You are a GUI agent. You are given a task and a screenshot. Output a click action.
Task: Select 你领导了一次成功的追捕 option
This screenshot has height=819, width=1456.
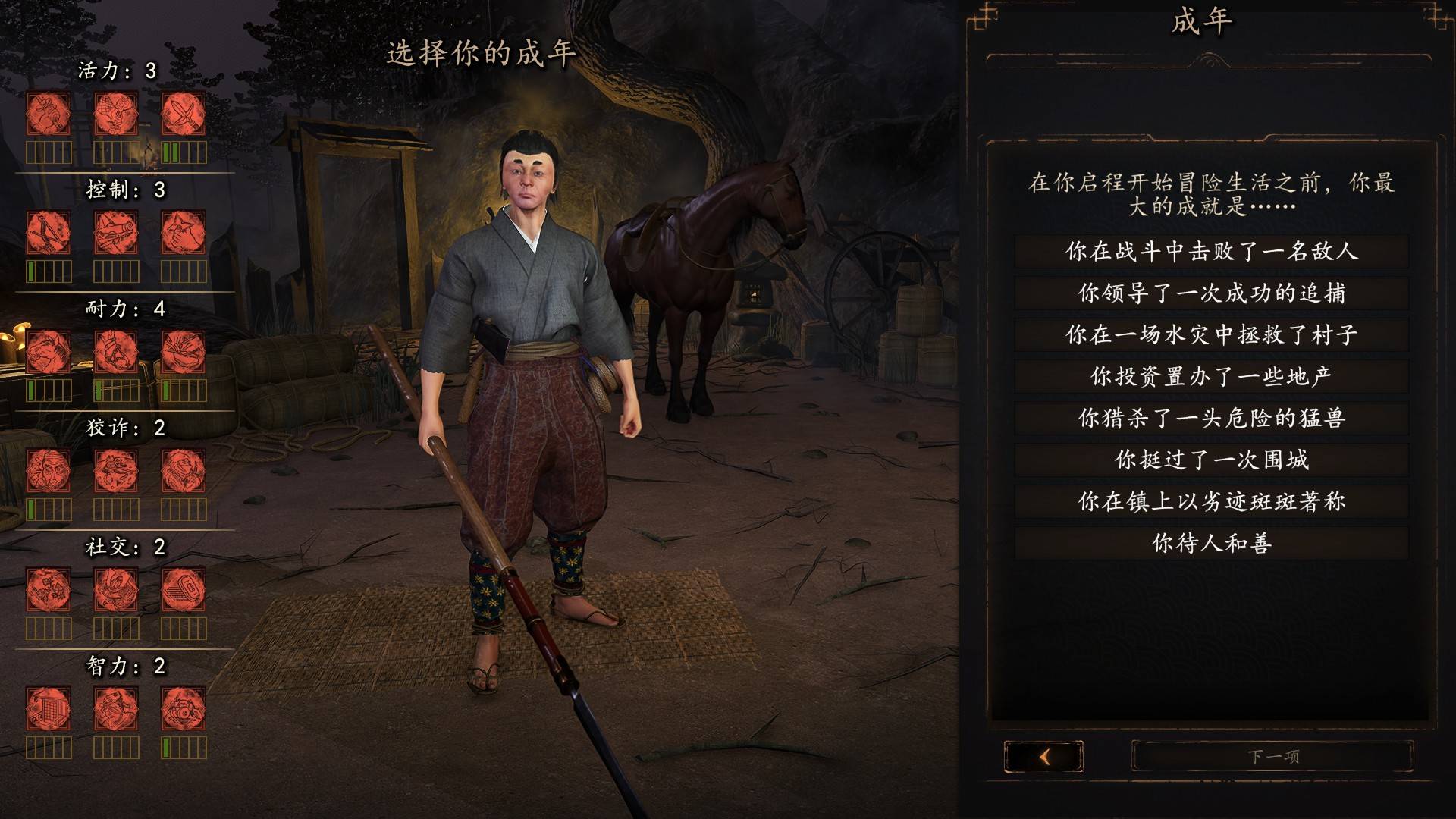(x=1211, y=293)
